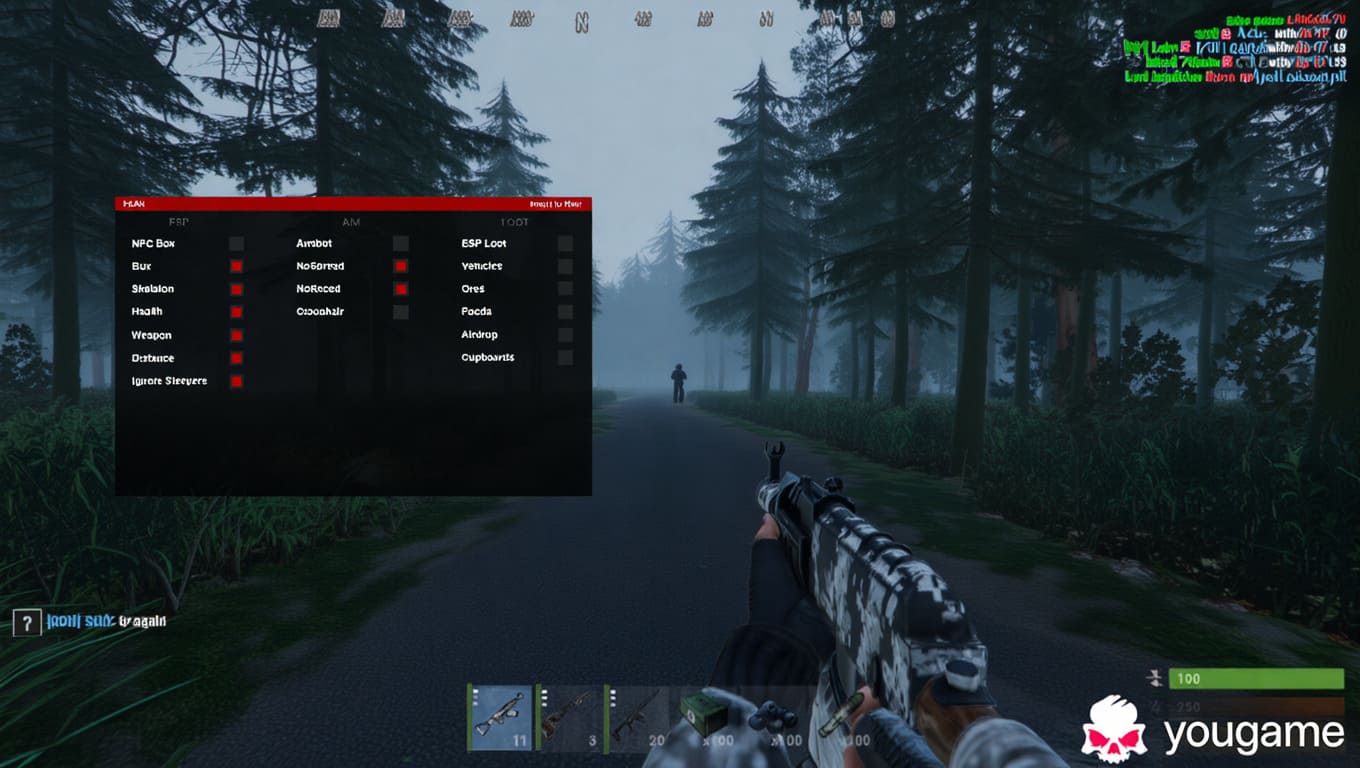This screenshot has width=1360, height=768.
Task: Enable the Airdrop loot checkbox
Action: 565,335
